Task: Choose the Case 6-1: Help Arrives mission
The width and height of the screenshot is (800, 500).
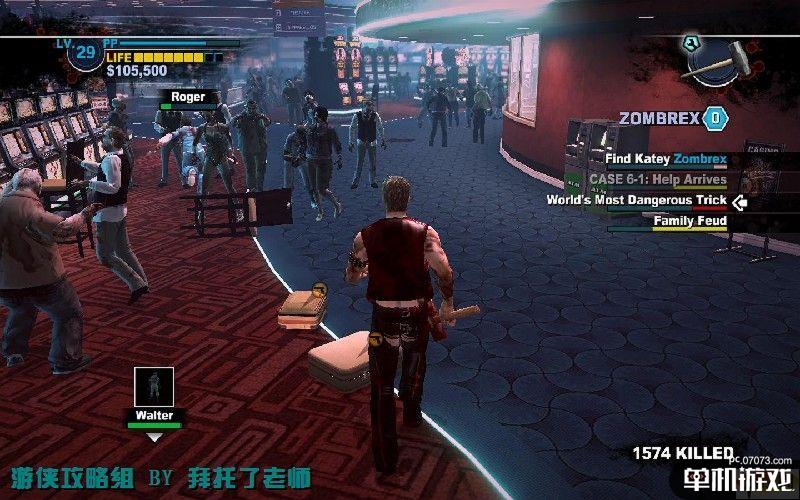Action: (x=657, y=180)
